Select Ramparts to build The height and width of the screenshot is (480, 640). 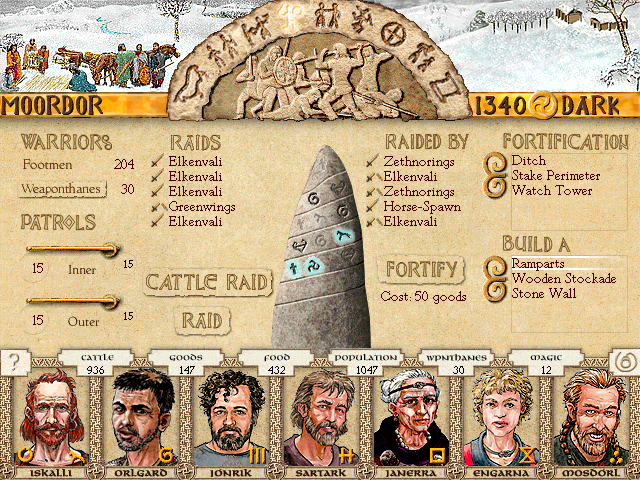click(541, 263)
